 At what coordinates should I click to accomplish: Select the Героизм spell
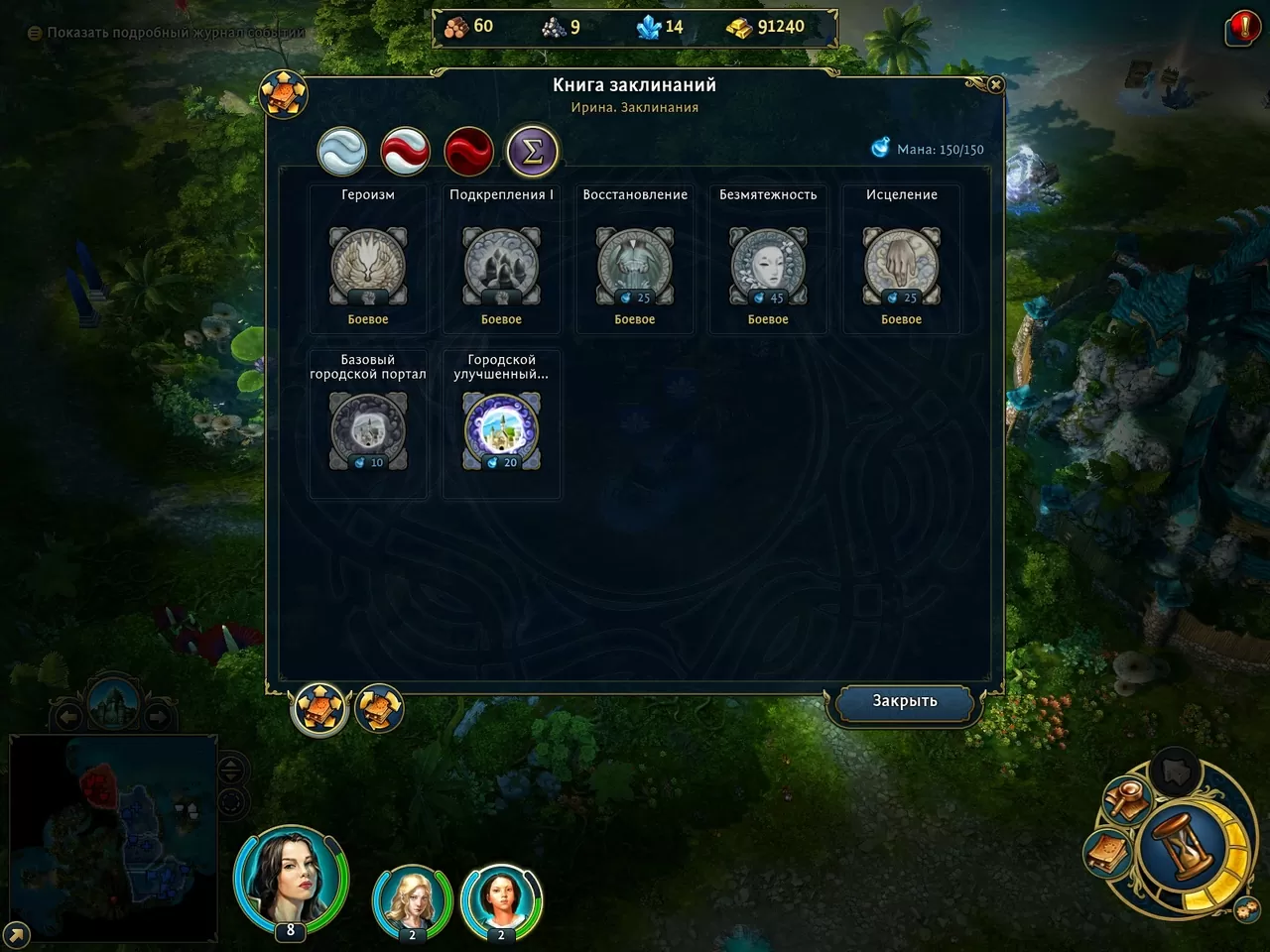click(x=368, y=266)
